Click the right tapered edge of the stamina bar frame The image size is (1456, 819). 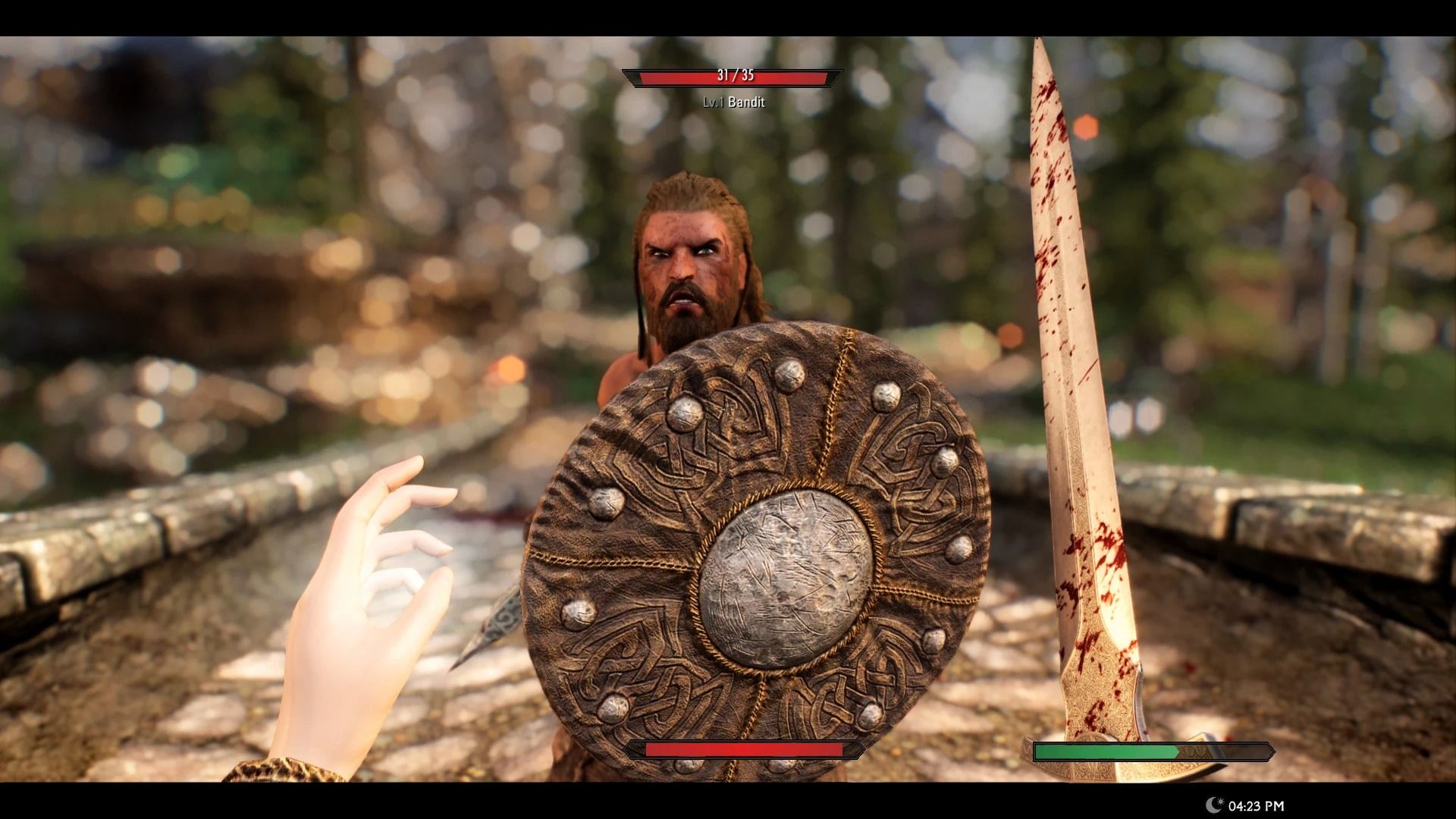(x=1274, y=751)
